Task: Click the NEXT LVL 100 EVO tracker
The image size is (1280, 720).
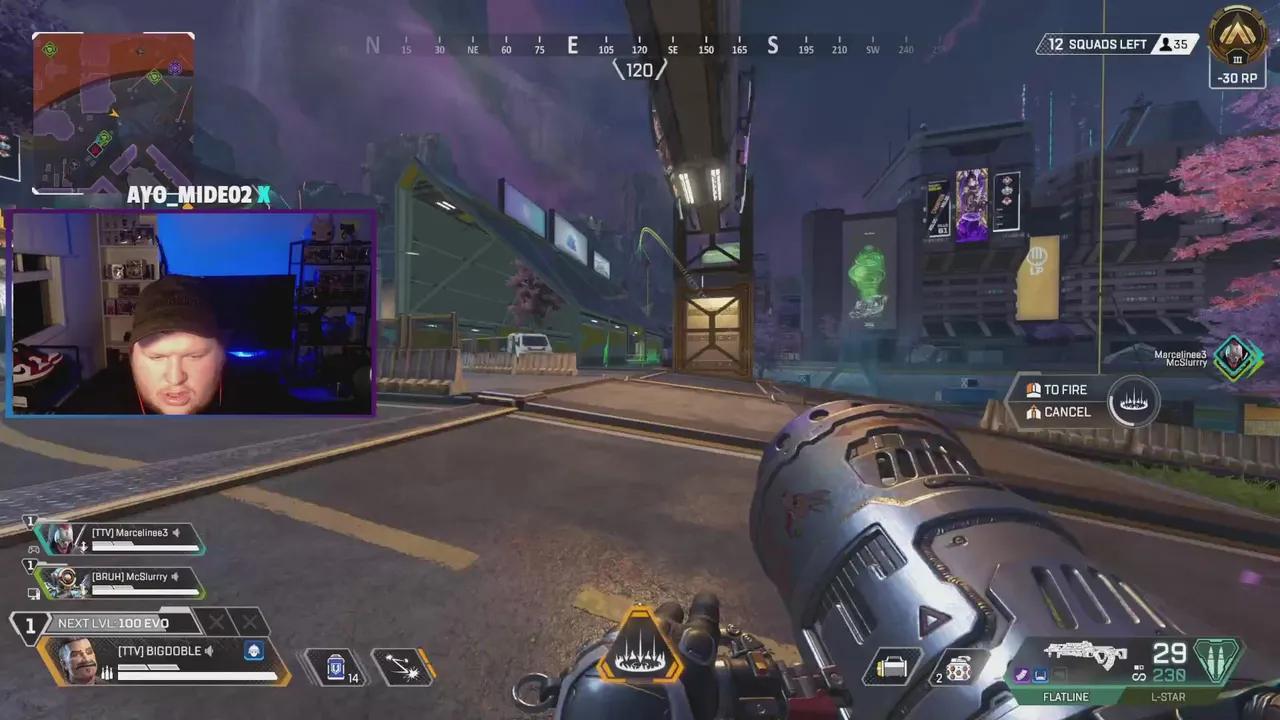Action: pyautogui.click(x=113, y=623)
